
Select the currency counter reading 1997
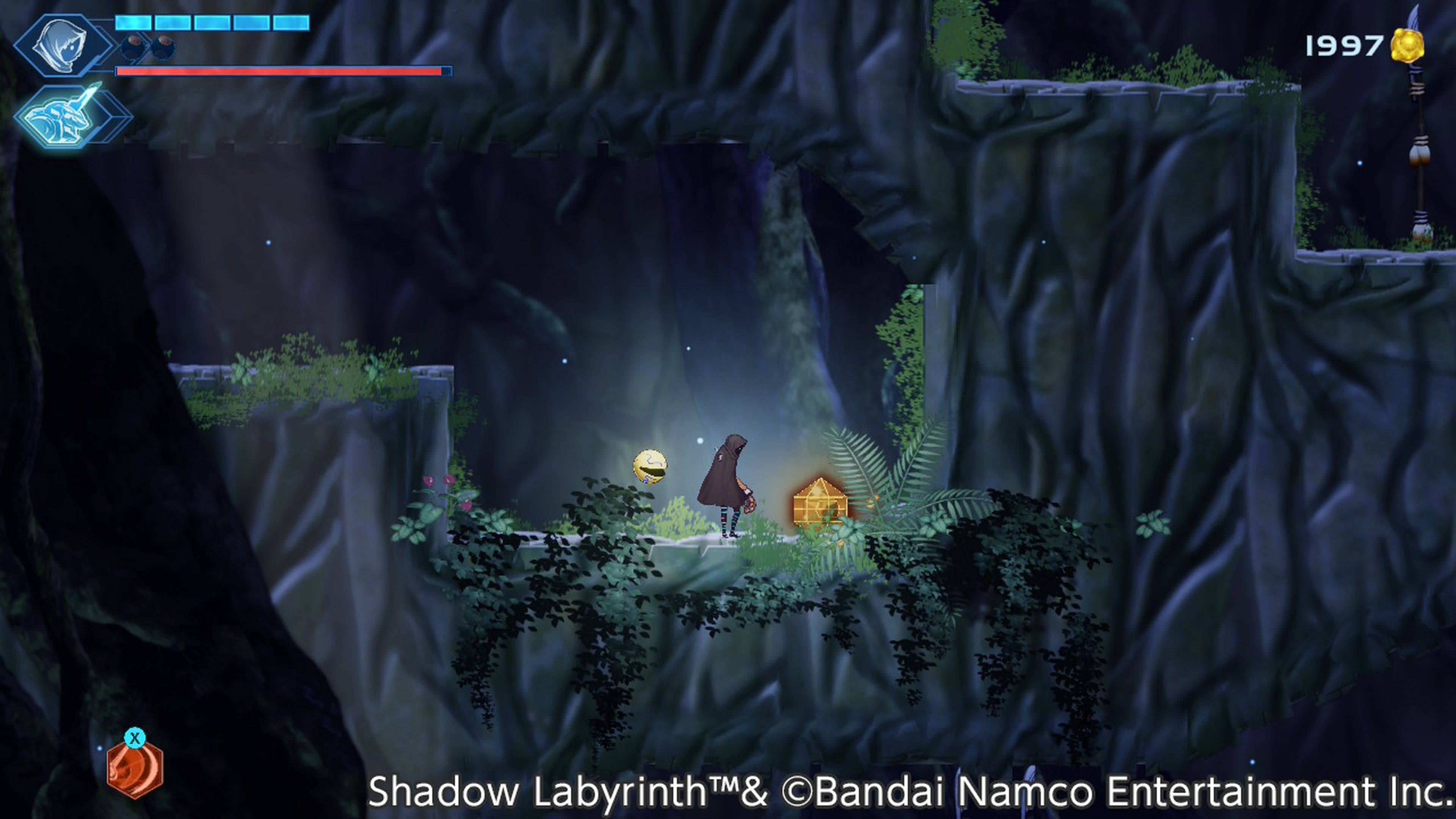(1345, 45)
